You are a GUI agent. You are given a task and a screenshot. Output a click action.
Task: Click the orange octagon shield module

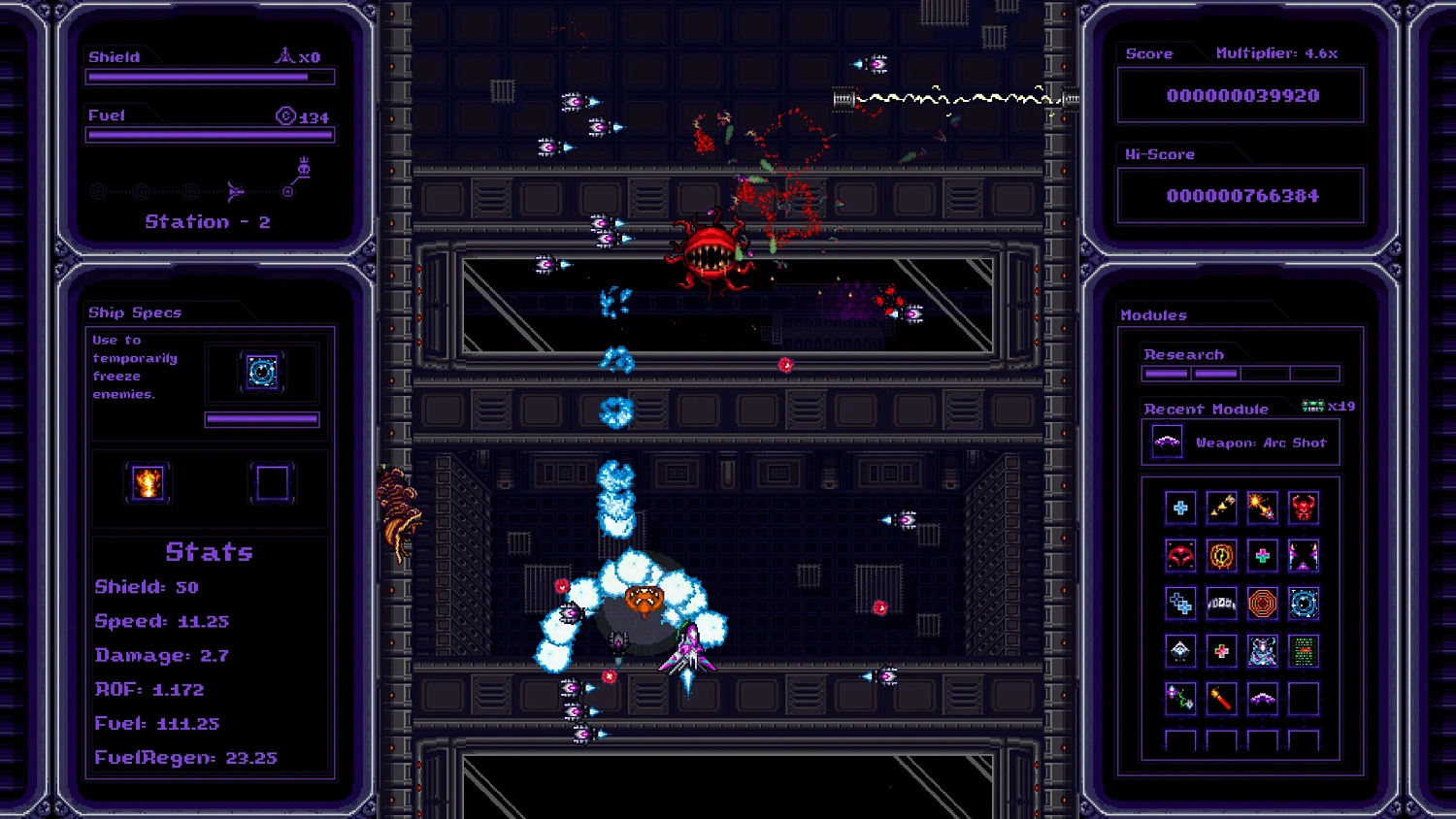coord(1263,603)
